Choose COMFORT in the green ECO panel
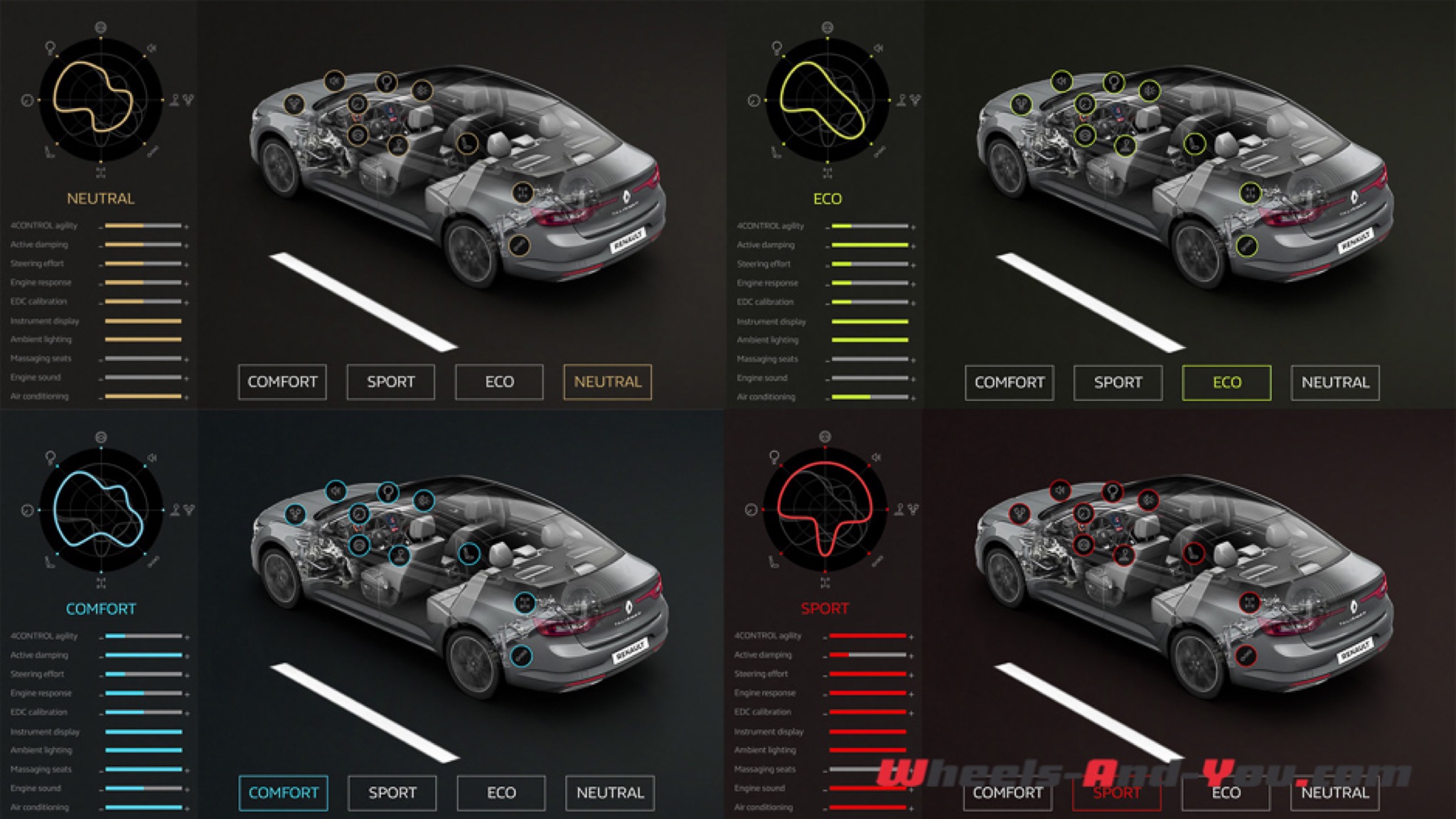The height and width of the screenshot is (819, 1456). pos(1009,382)
